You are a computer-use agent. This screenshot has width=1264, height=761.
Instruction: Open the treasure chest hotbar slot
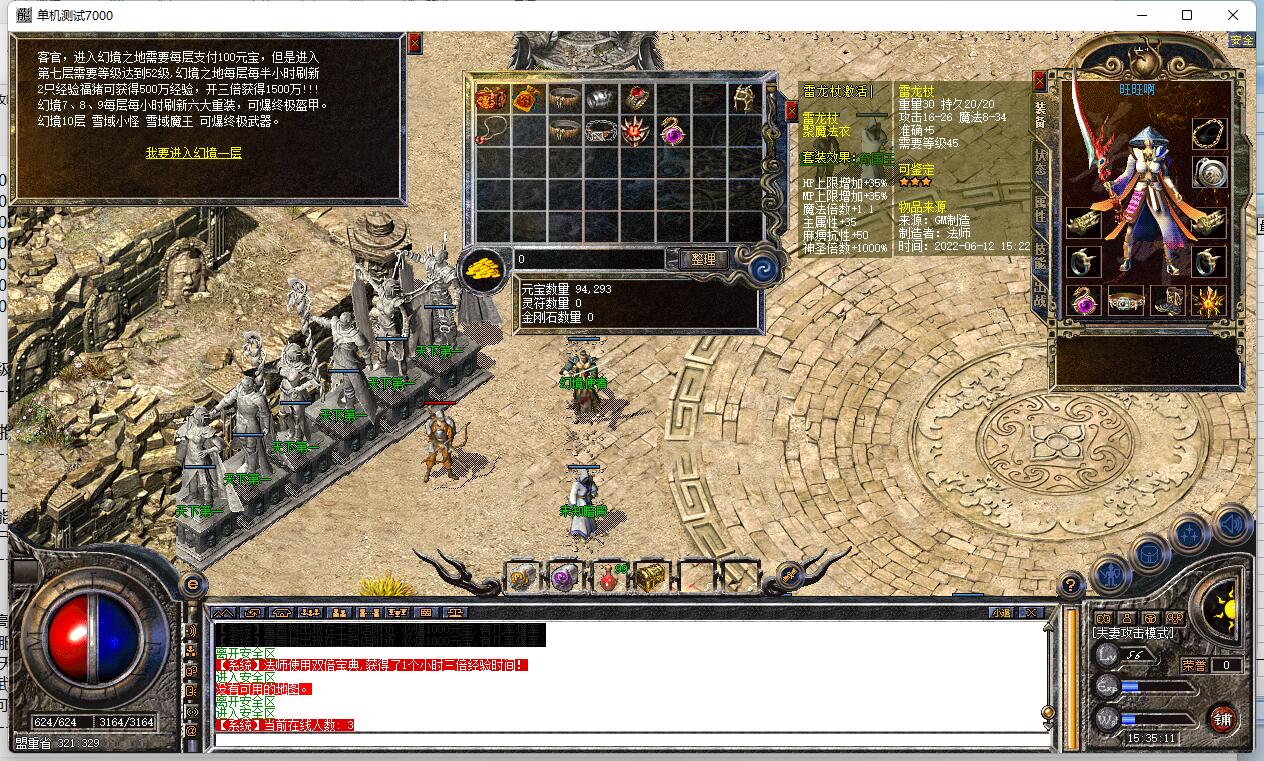[652, 577]
